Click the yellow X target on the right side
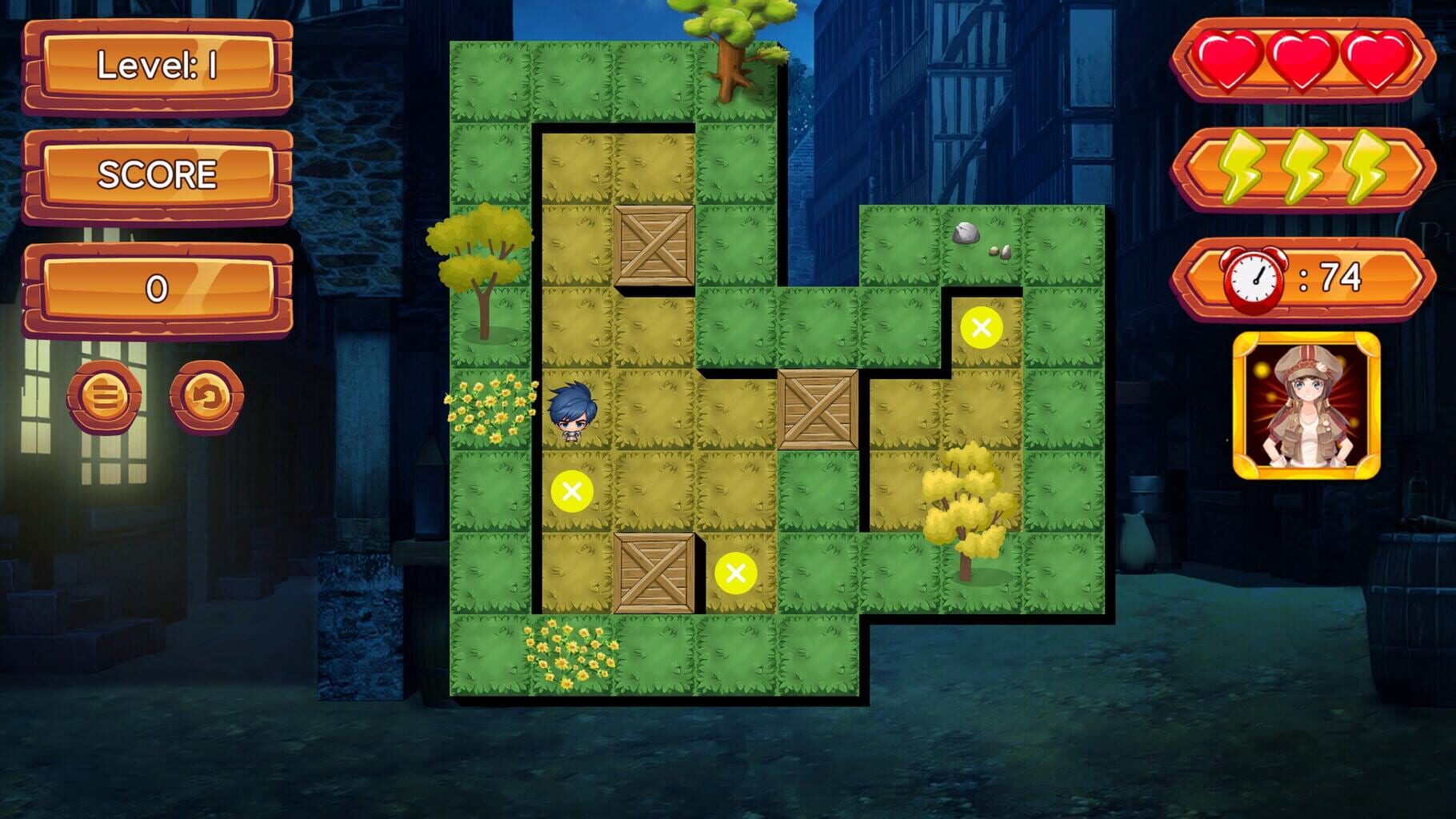Viewport: 1456px width, 819px height. coord(982,325)
